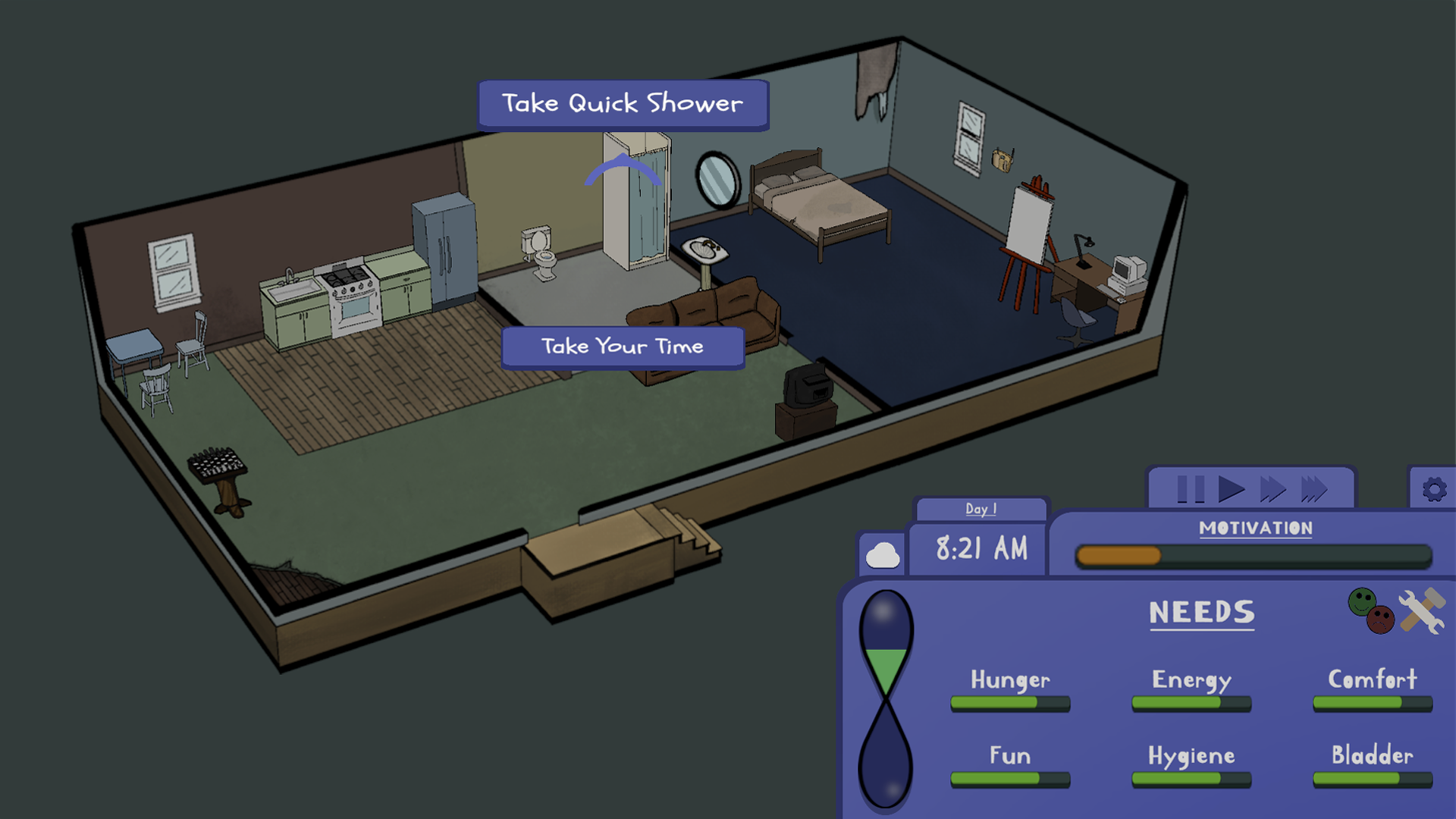1456x819 pixels.
Task: Click the Comfort need bar
Action: [x=1371, y=704]
